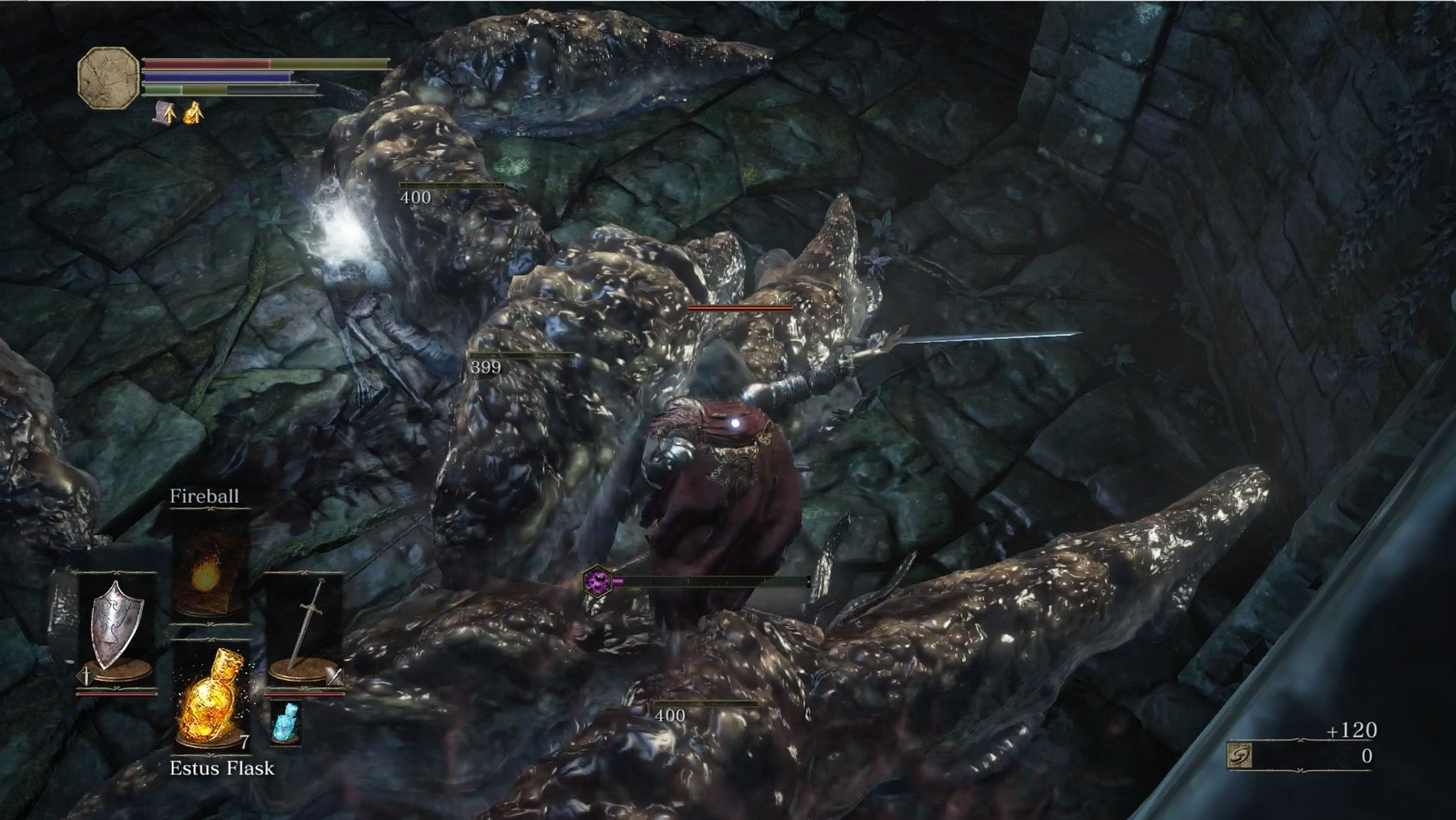Toggle the ember buff indicator

tap(193, 113)
